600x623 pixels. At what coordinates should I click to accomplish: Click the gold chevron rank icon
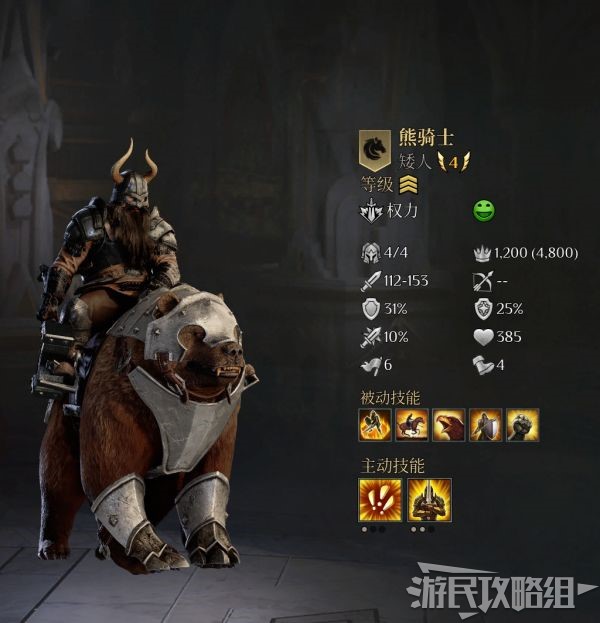tap(408, 184)
